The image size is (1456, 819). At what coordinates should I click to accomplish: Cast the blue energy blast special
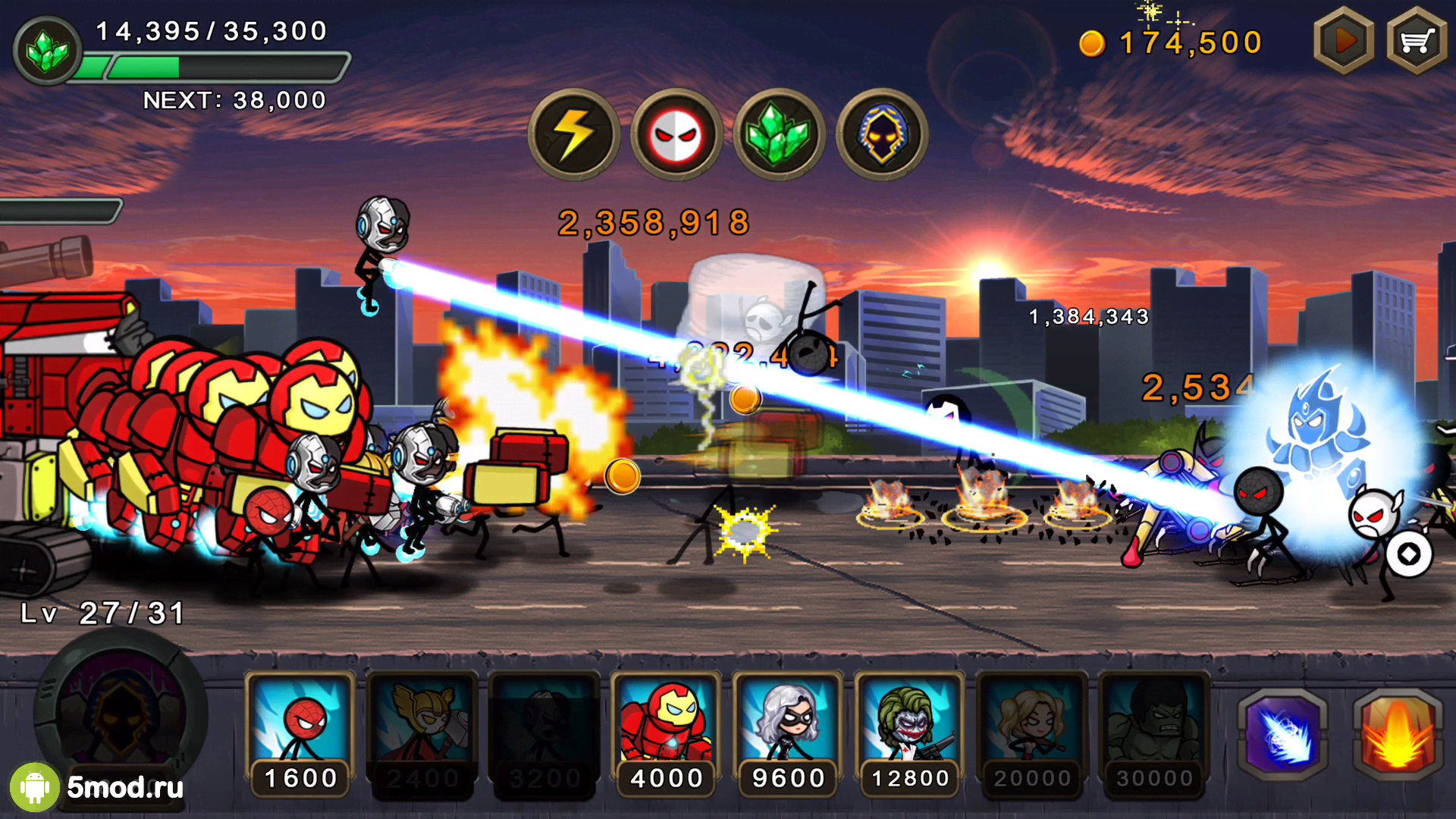point(1283,735)
